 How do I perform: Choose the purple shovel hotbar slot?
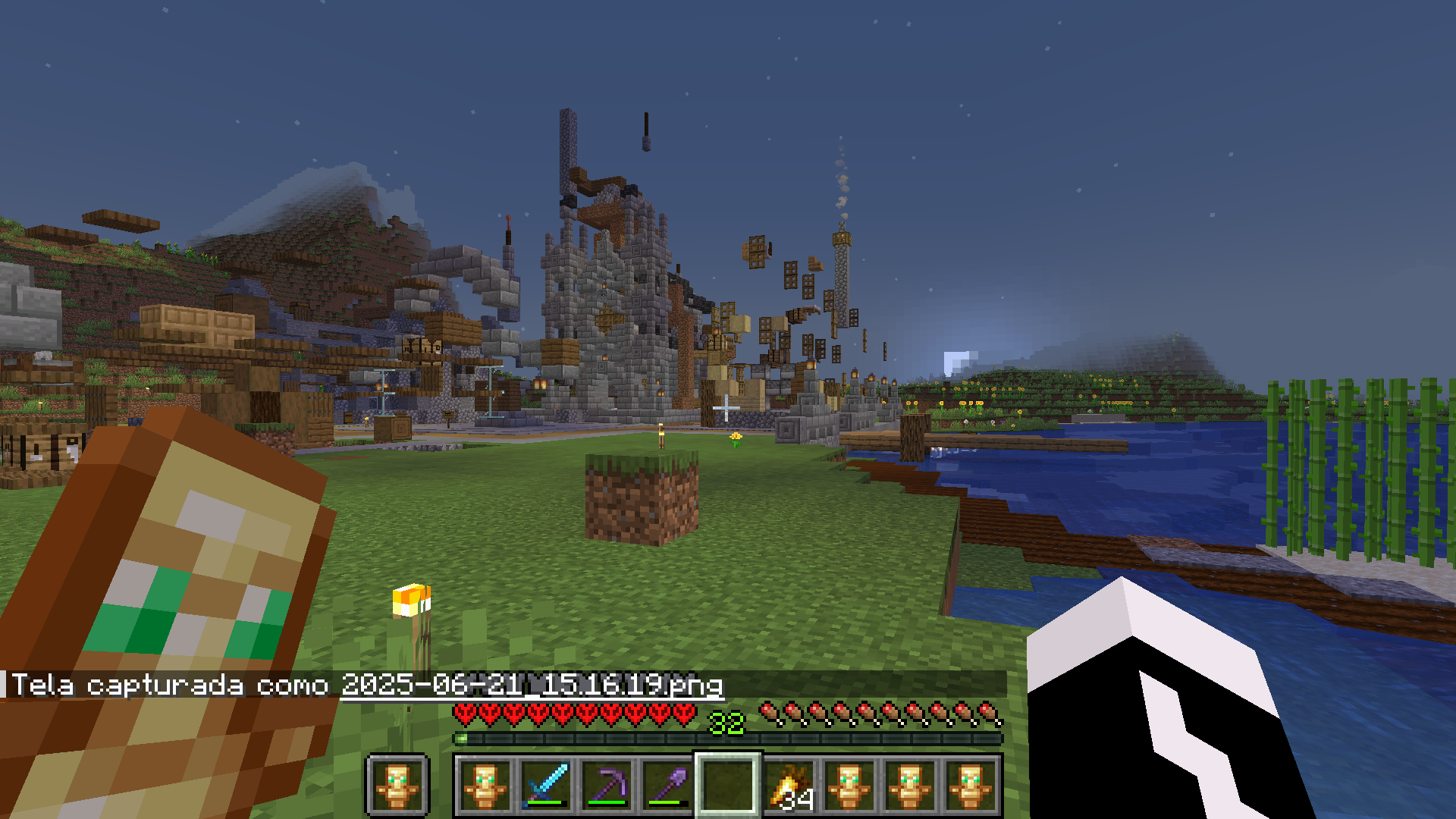tap(667, 785)
